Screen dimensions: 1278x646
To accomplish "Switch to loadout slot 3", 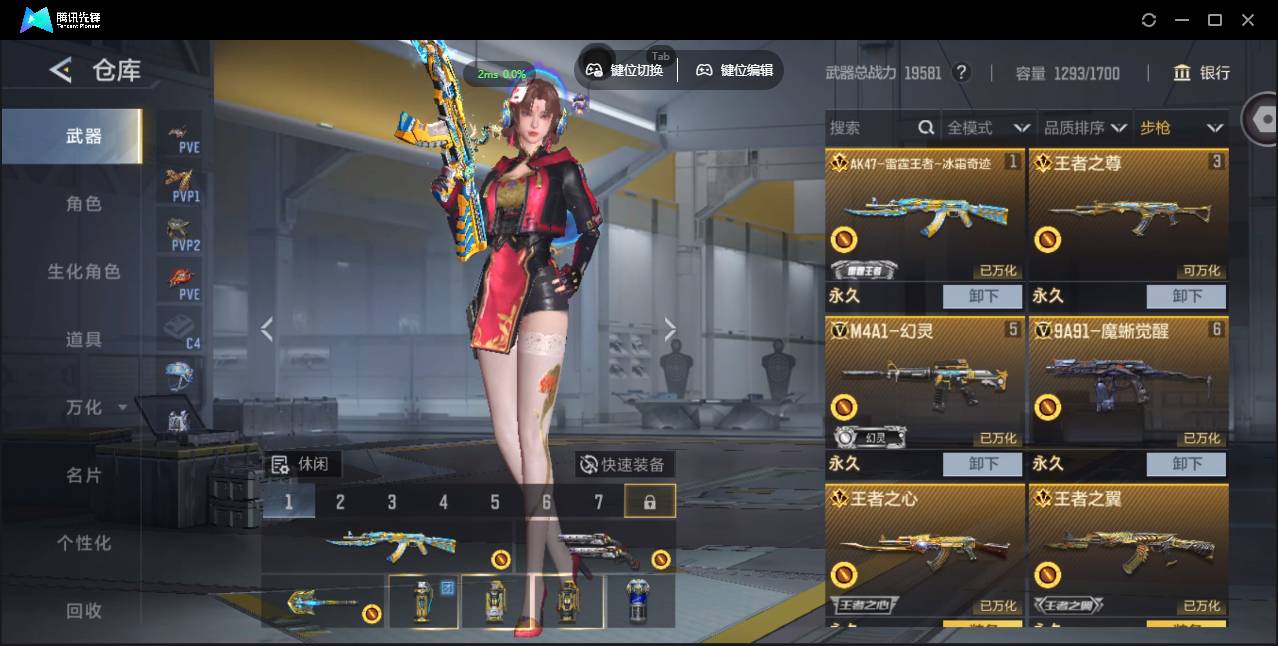I will 392,502.
